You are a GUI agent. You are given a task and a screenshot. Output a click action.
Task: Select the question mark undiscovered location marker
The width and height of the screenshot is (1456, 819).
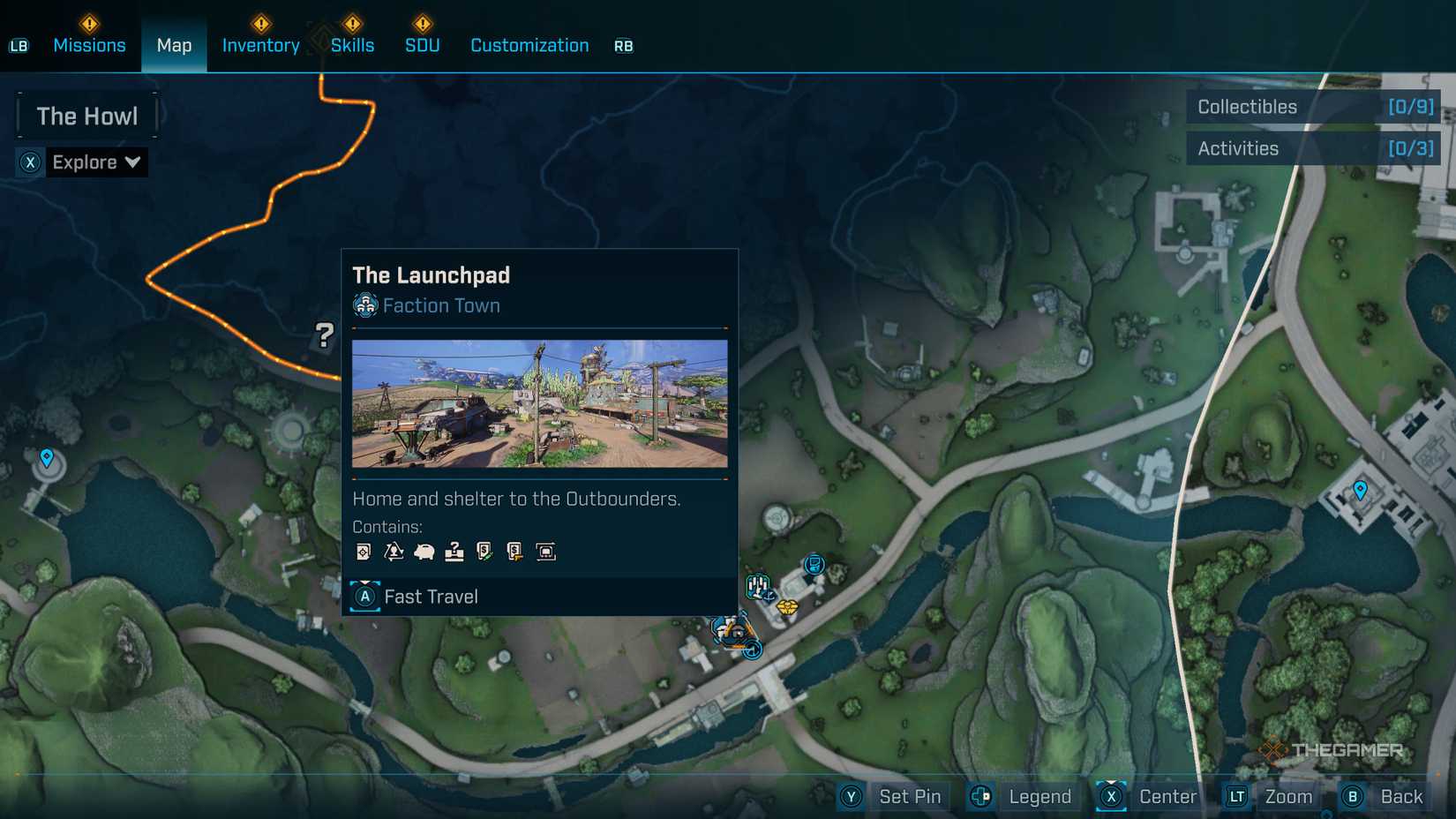pyautogui.click(x=326, y=334)
